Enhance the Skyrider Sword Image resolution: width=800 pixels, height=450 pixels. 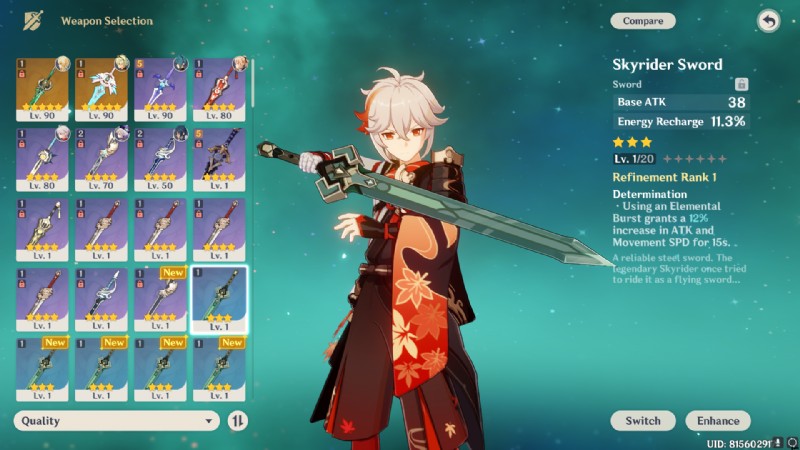pyautogui.click(x=718, y=421)
